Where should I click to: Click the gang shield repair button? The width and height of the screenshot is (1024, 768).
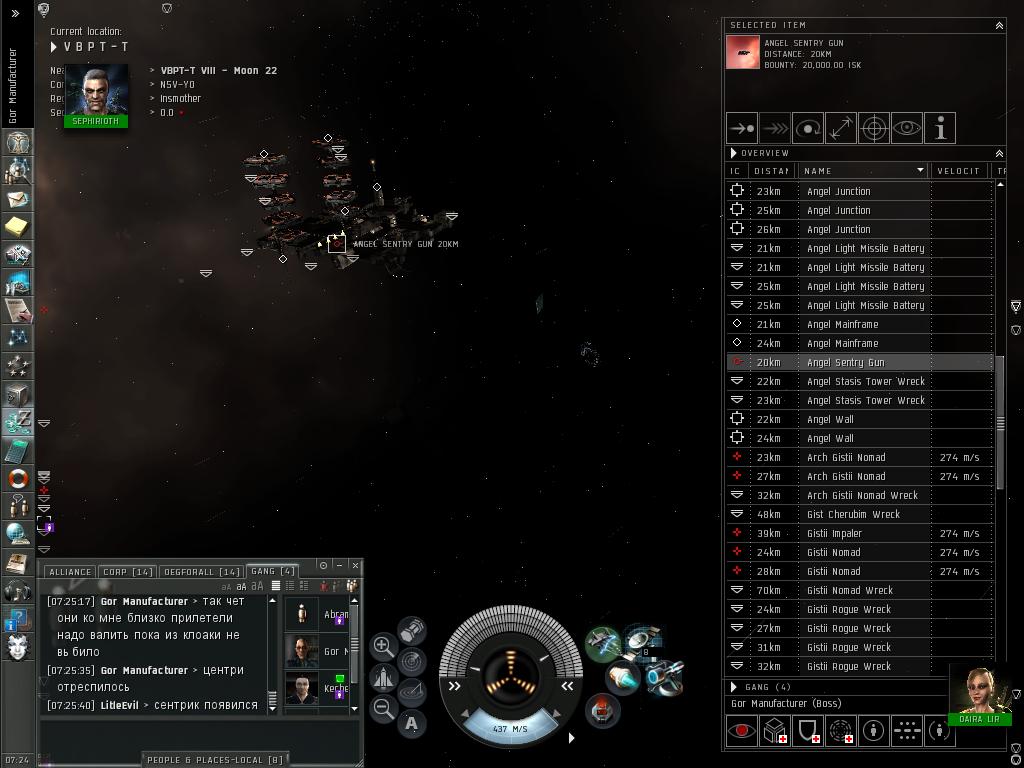pos(808,731)
